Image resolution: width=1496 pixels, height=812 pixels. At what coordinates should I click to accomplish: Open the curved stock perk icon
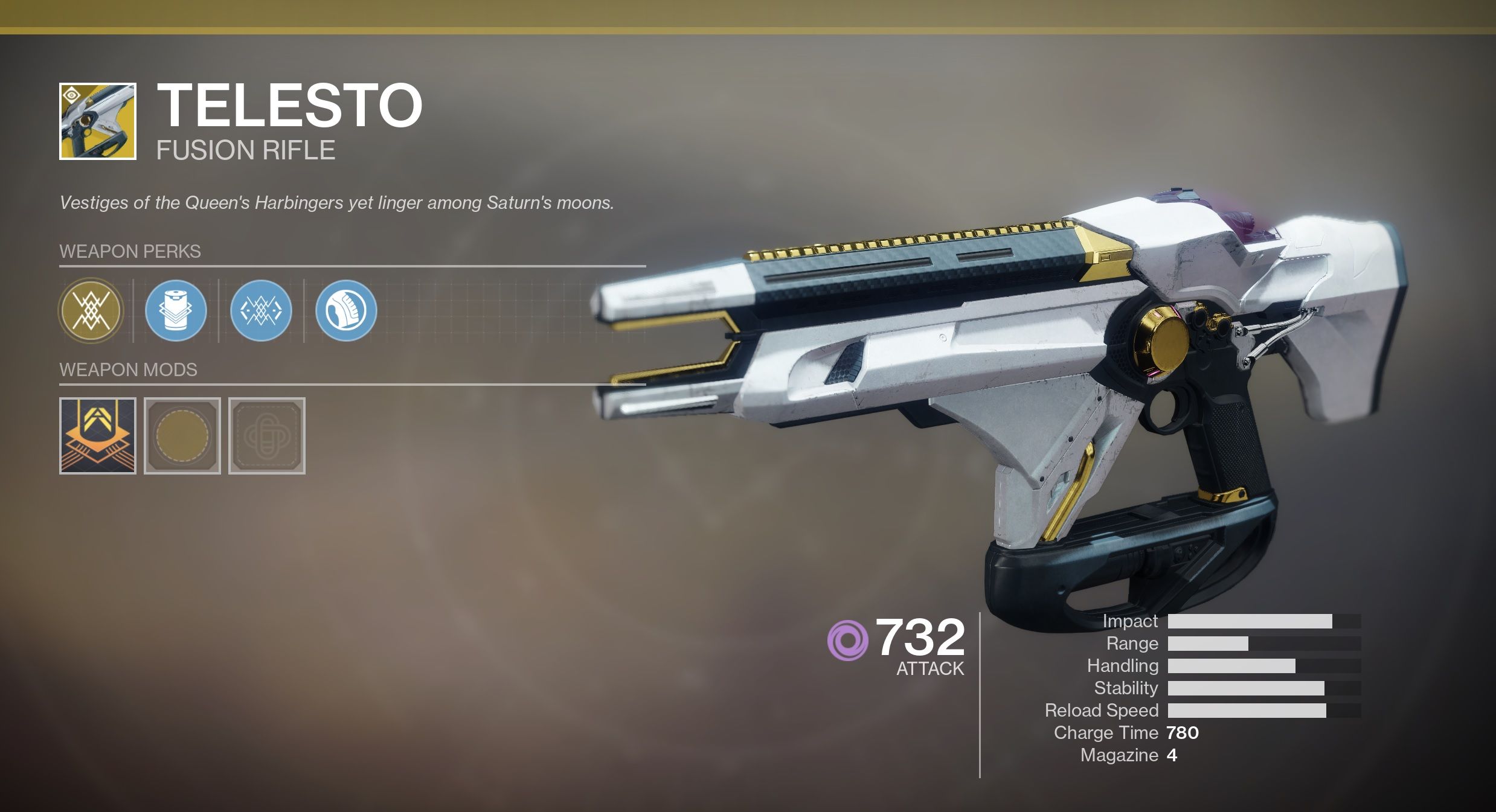[346, 311]
